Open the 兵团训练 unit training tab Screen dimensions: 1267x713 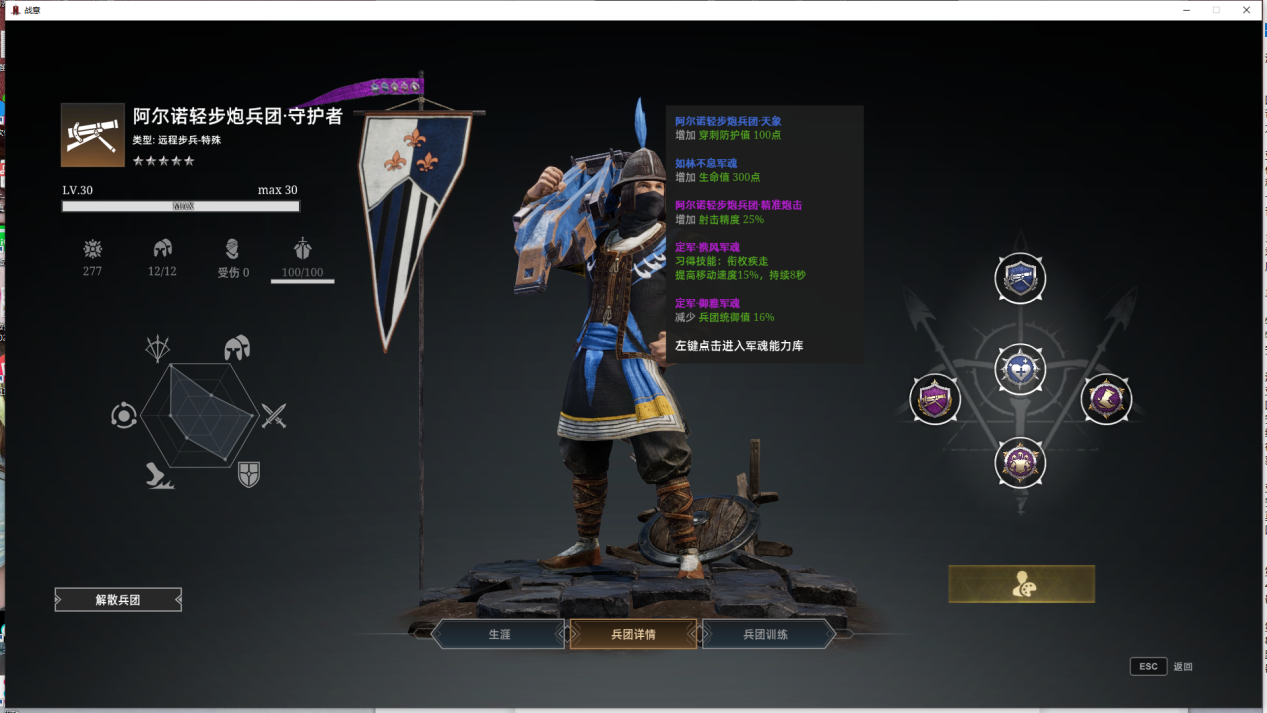(x=766, y=634)
